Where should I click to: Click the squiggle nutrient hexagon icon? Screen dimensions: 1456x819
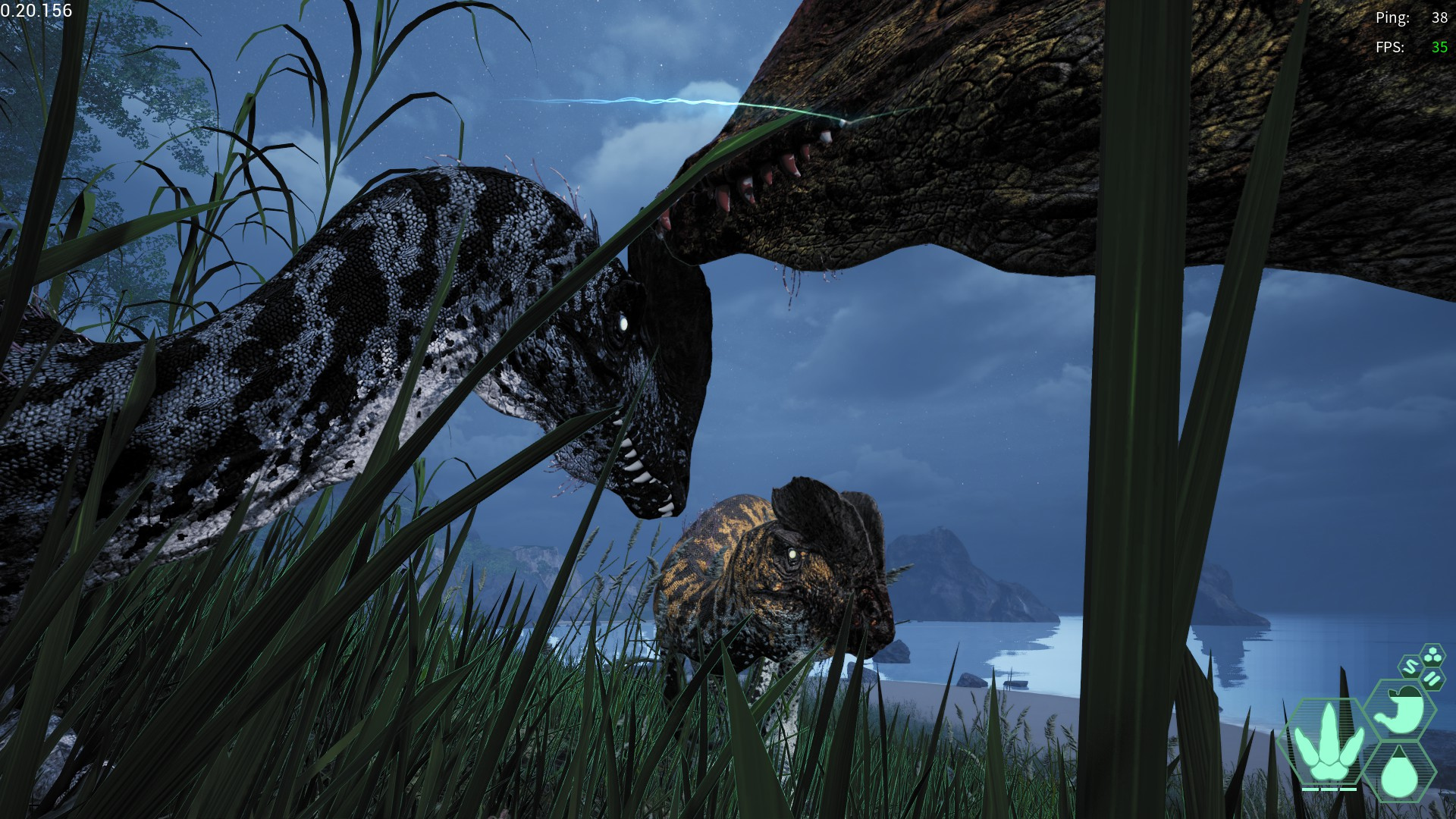coord(1410,669)
